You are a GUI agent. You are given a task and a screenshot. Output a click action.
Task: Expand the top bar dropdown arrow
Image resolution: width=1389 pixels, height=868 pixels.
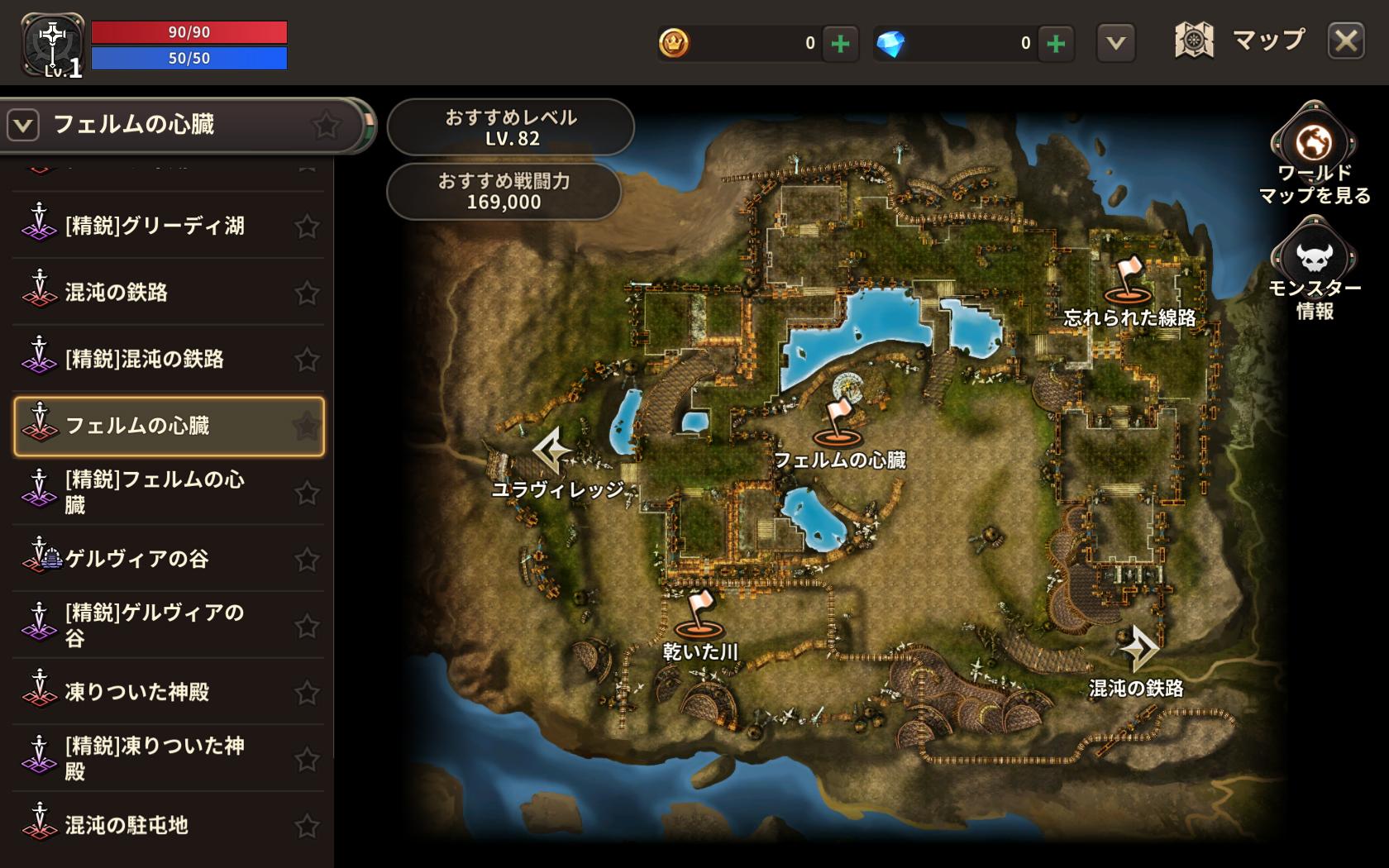click(x=1115, y=43)
